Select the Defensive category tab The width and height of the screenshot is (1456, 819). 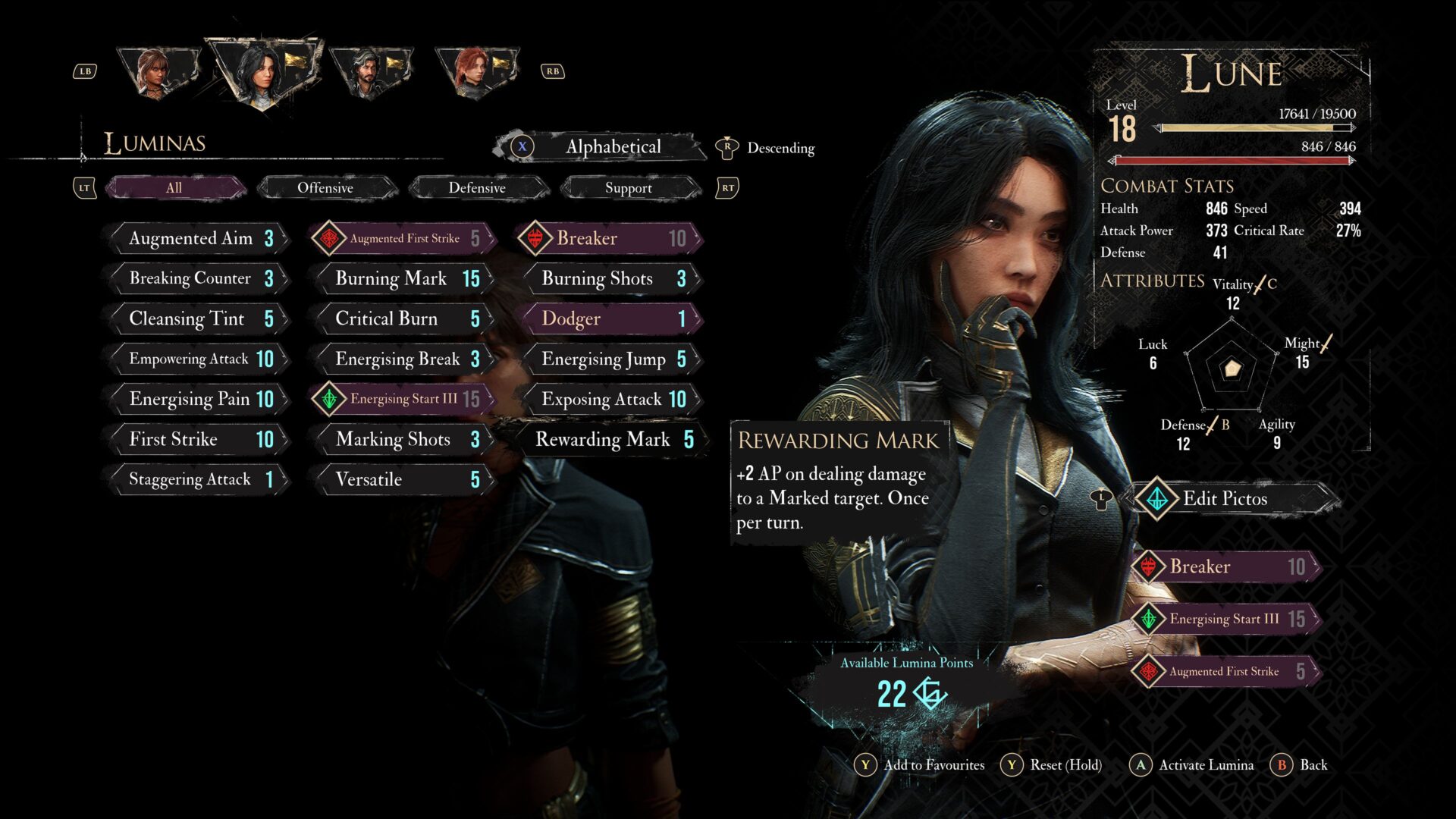pos(477,188)
